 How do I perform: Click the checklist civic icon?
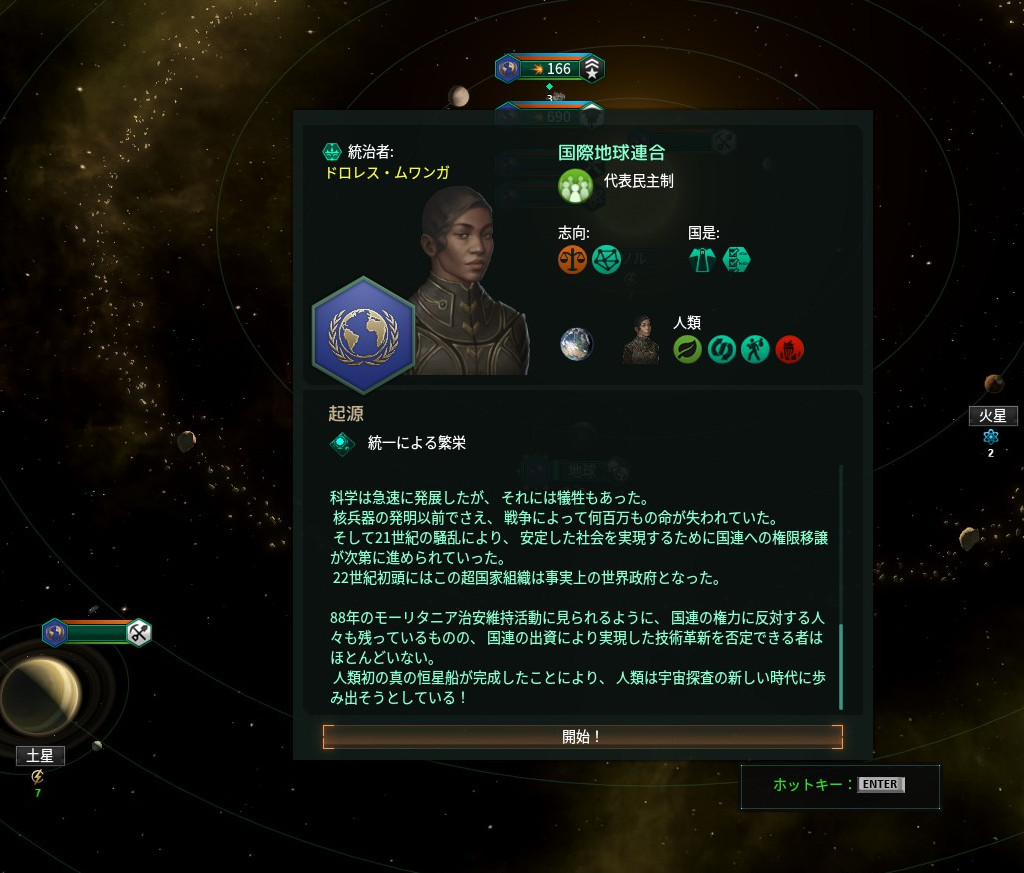[736, 260]
